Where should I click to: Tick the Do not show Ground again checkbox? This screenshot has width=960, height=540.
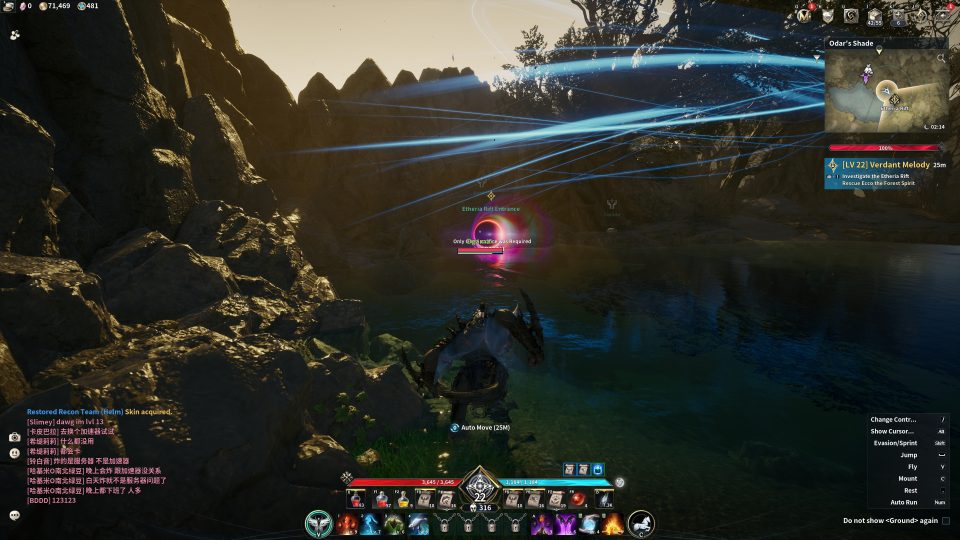(945, 520)
